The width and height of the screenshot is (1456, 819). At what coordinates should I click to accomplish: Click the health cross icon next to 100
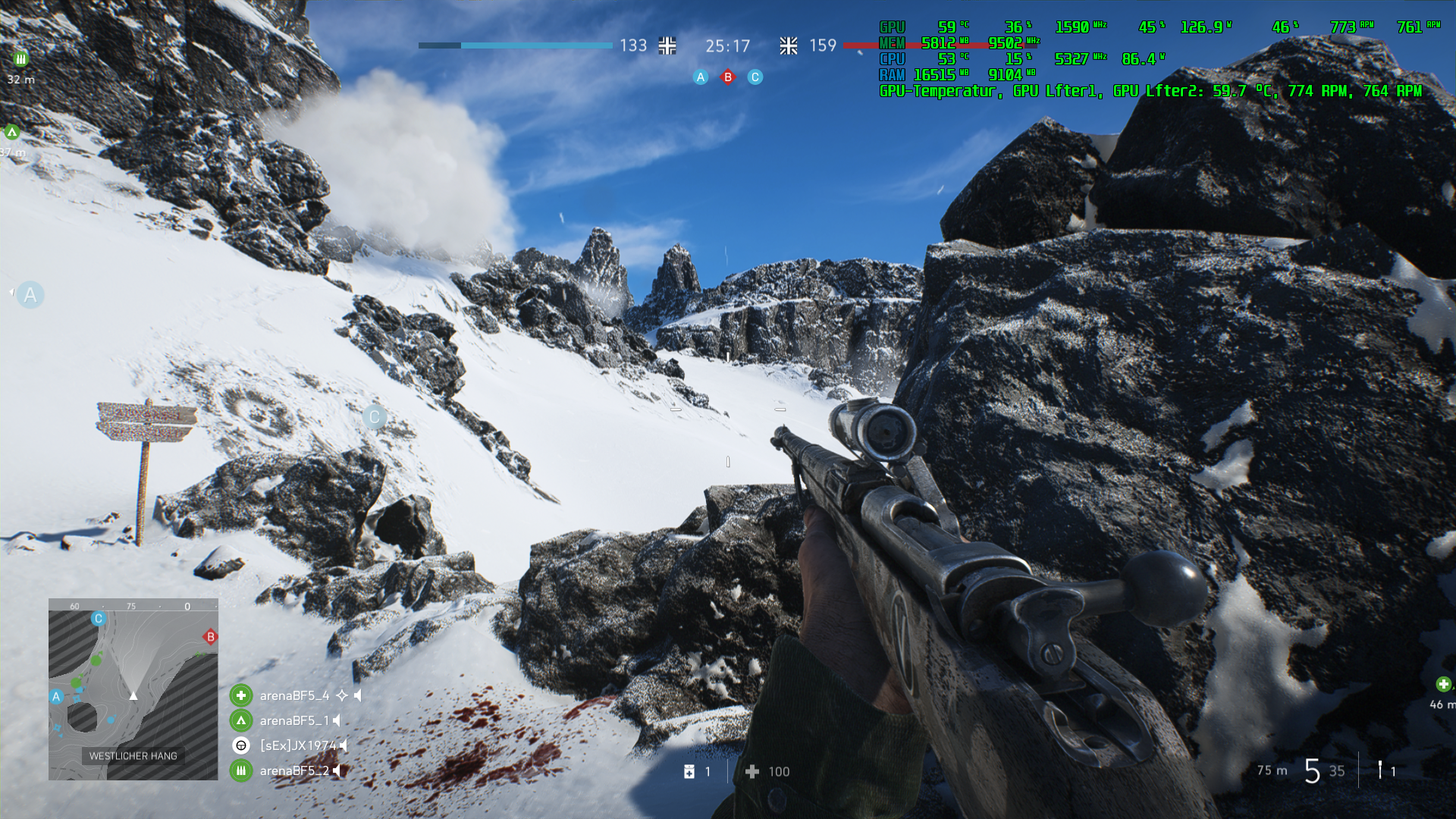tap(753, 771)
